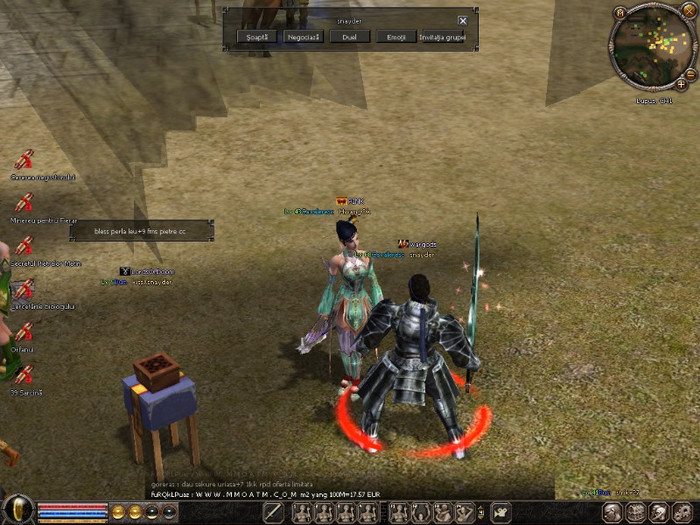Open the Minereu pentru Fierar quest scroll
The image size is (700, 525).
[x=24, y=201]
